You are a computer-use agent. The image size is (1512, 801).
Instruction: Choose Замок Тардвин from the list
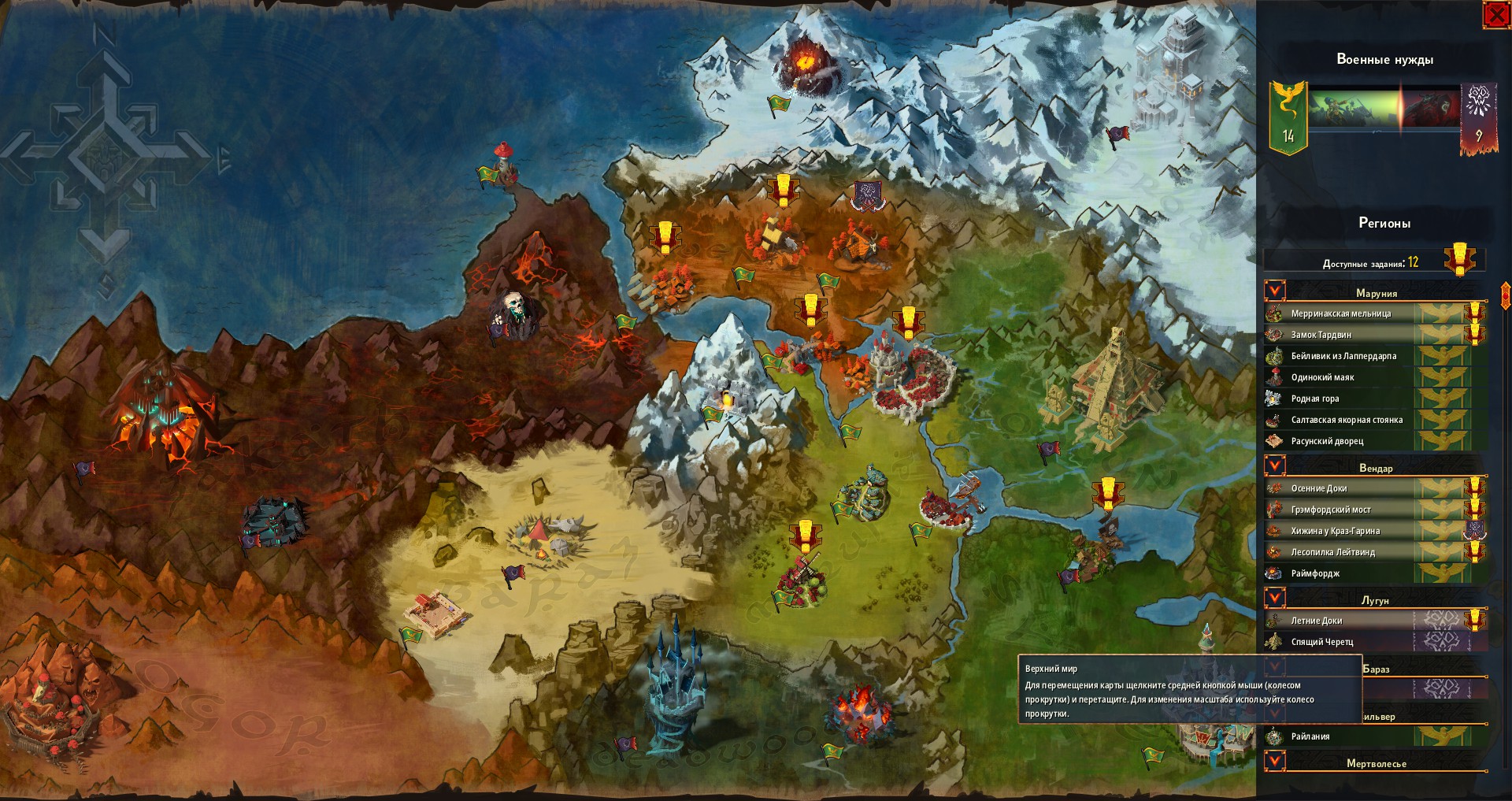(x=1321, y=335)
